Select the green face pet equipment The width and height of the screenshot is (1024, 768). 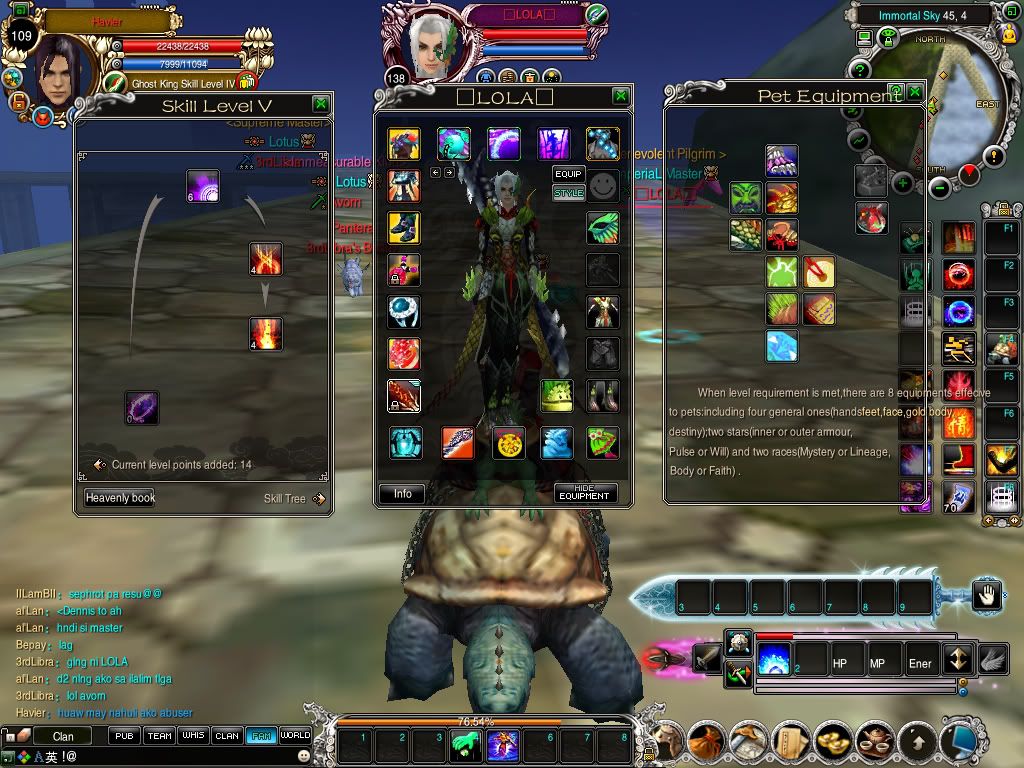pyautogui.click(x=745, y=198)
